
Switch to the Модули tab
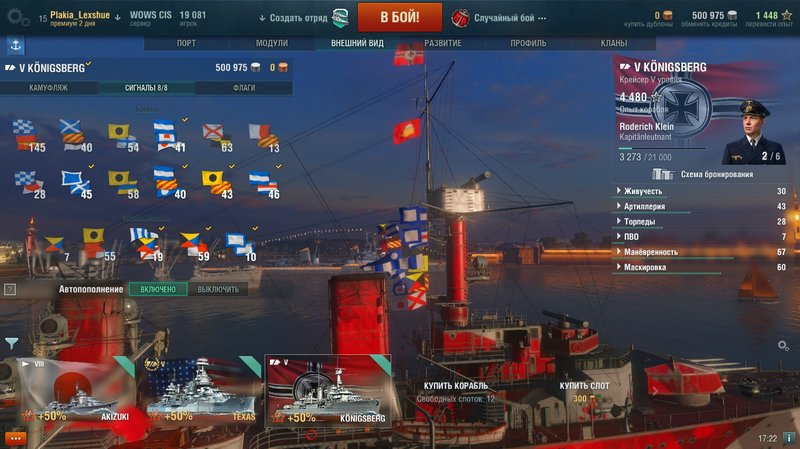tap(271, 44)
